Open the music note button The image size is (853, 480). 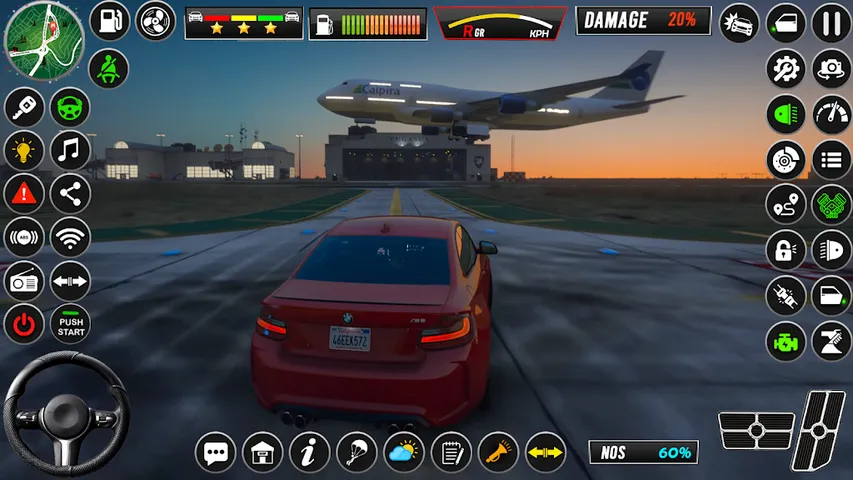coord(70,151)
